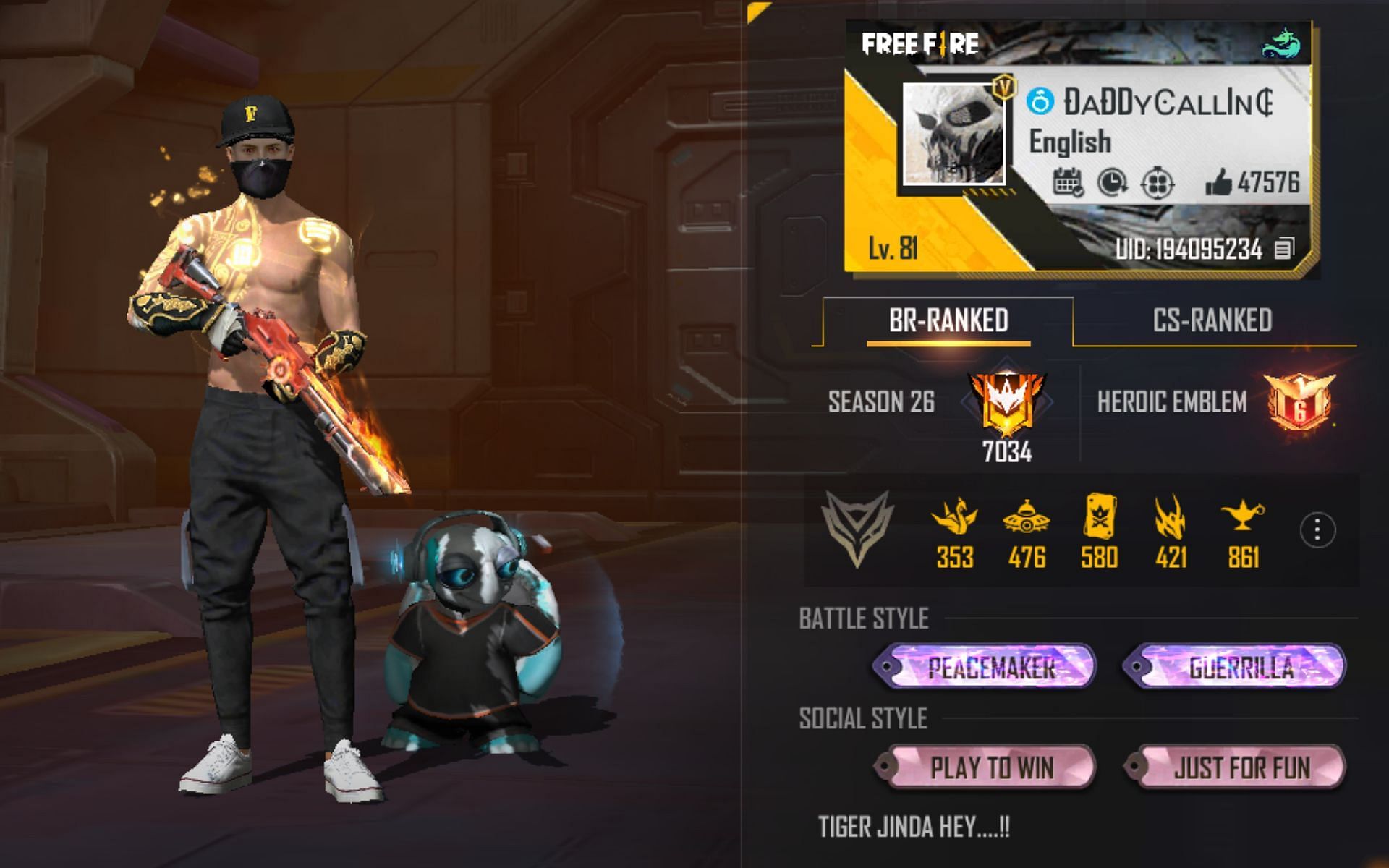This screenshot has width=1389, height=868.
Task: Copy the UID using the copy icon
Action: 1284,250
